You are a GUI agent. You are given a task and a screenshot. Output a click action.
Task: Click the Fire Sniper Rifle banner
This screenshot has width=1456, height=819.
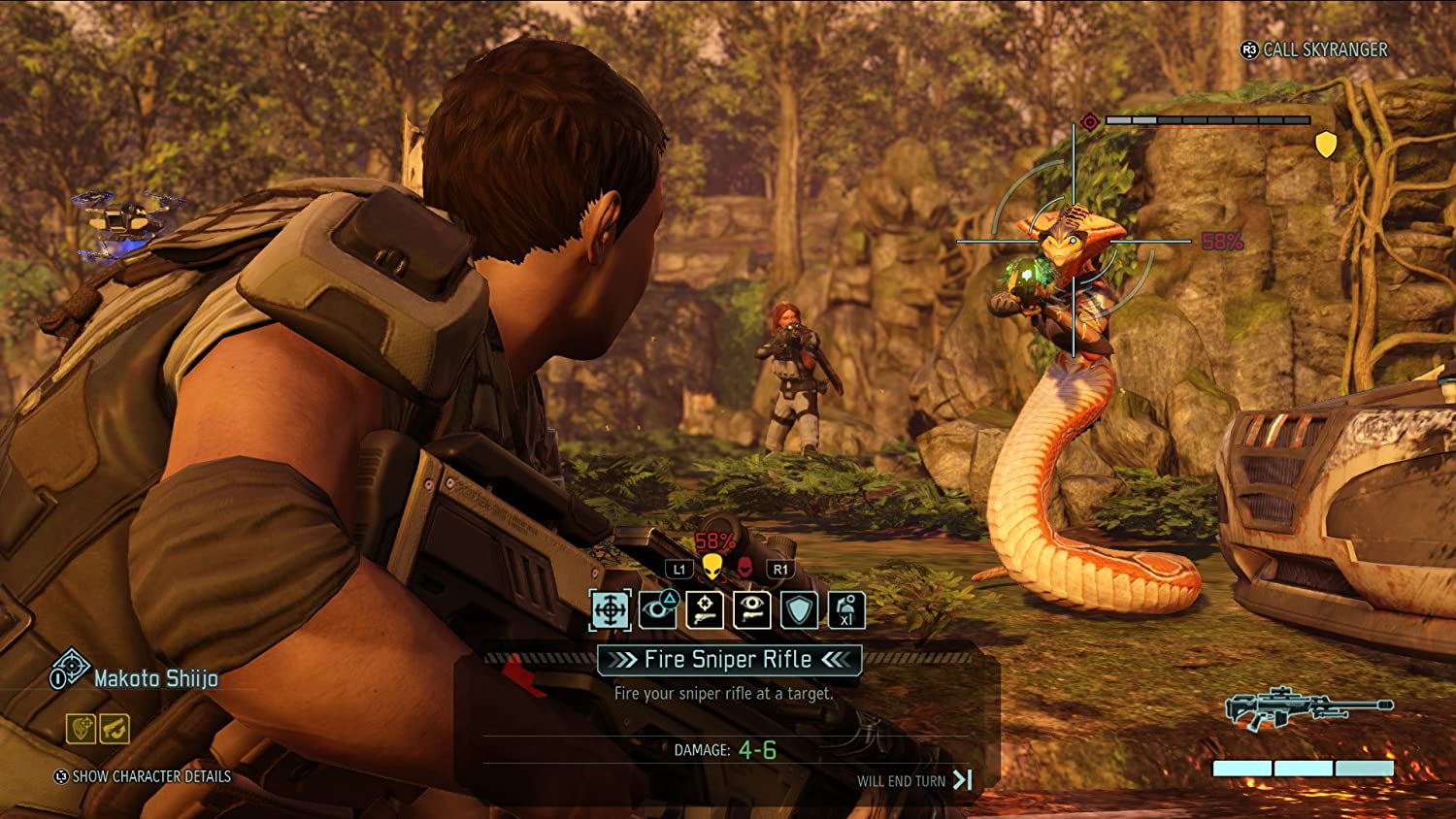click(x=726, y=660)
